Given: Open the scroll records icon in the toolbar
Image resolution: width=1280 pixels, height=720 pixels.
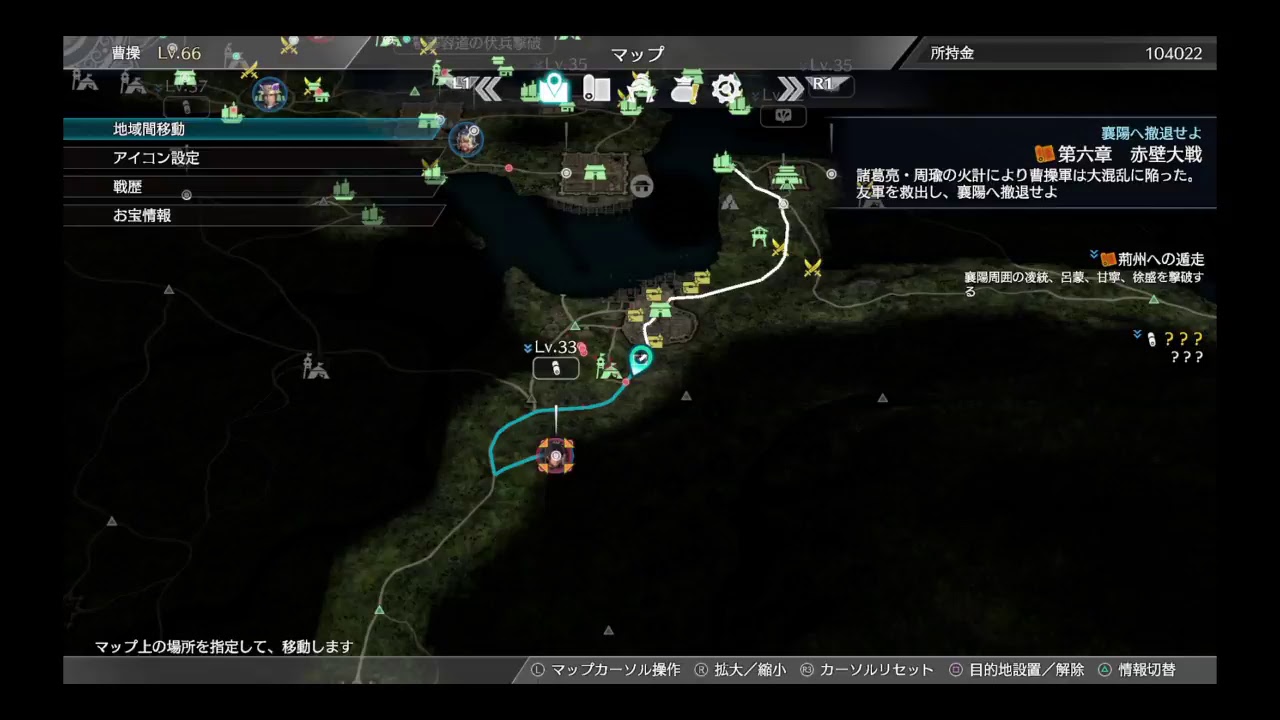Looking at the screenshot, I should [596, 90].
